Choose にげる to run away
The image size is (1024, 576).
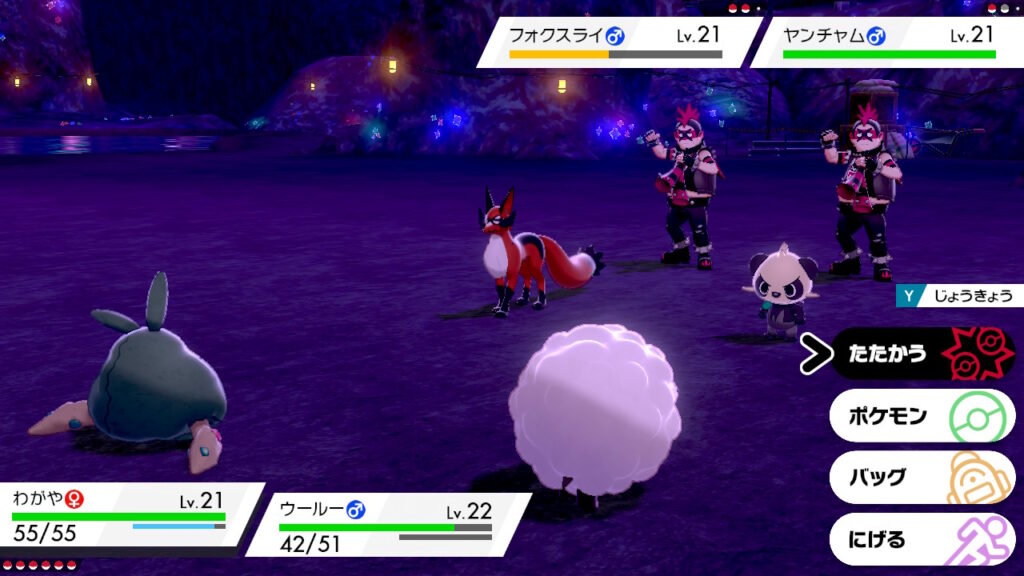921,540
